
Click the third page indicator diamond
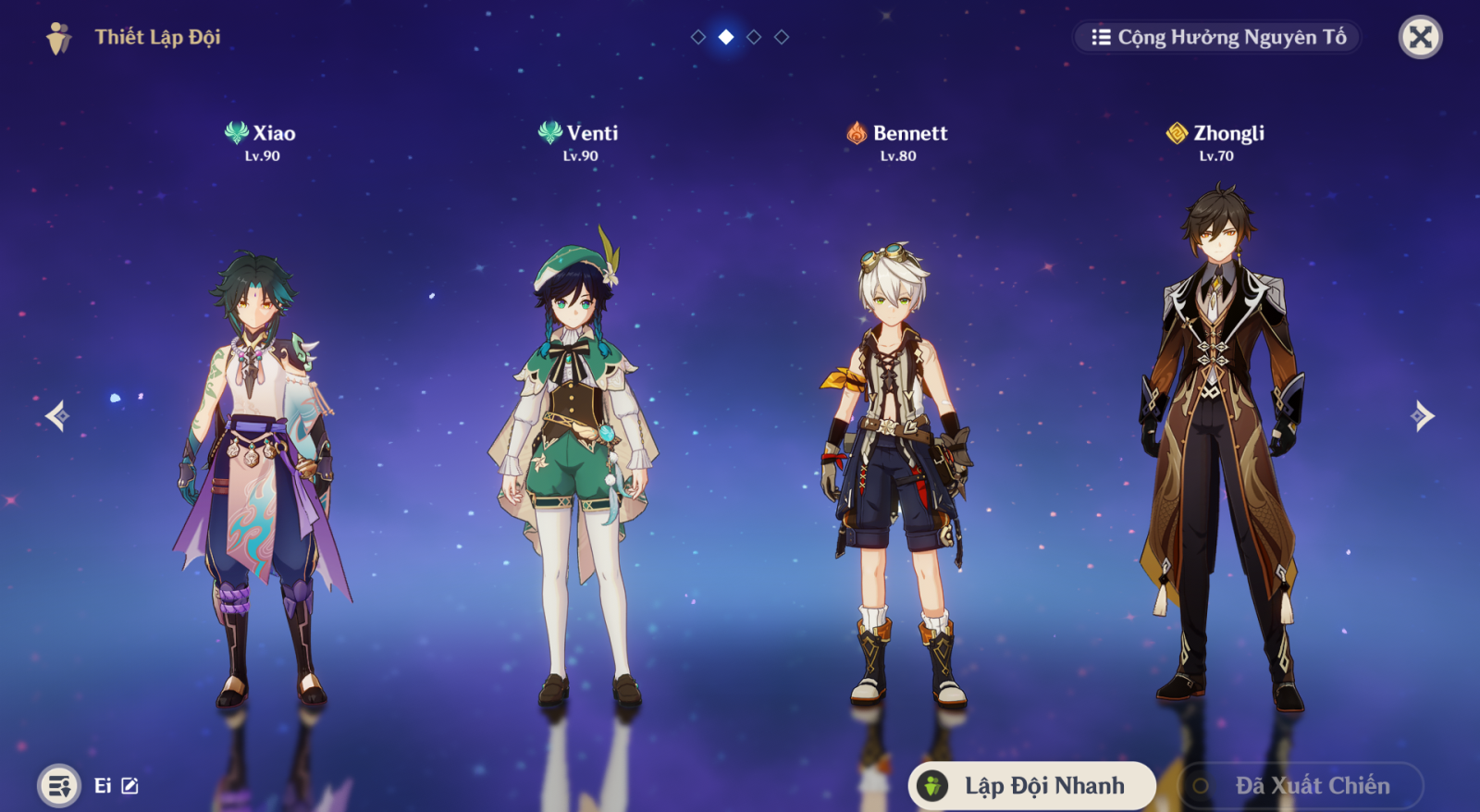coord(752,38)
